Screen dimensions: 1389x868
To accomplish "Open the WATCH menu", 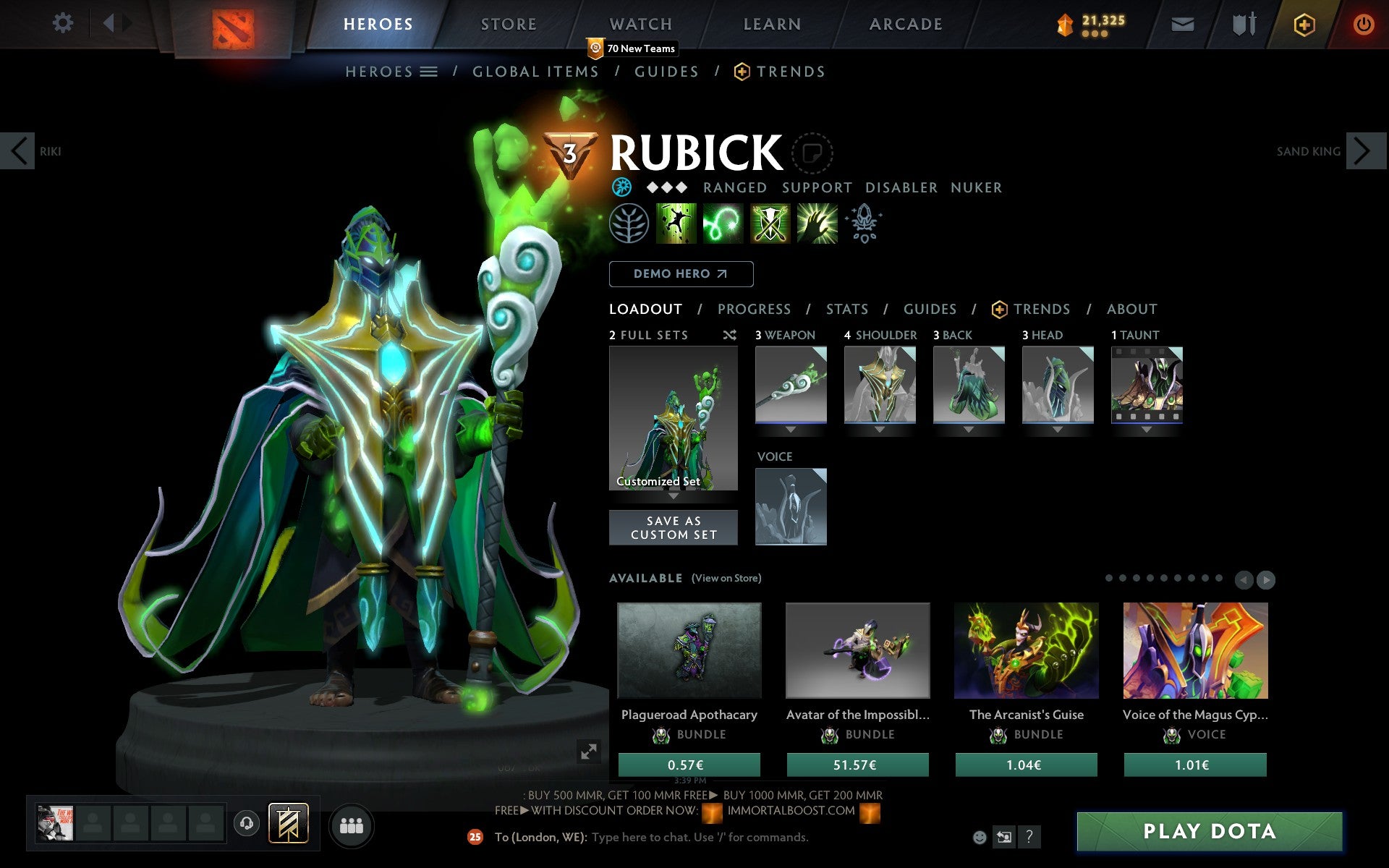I will (x=640, y=23).
